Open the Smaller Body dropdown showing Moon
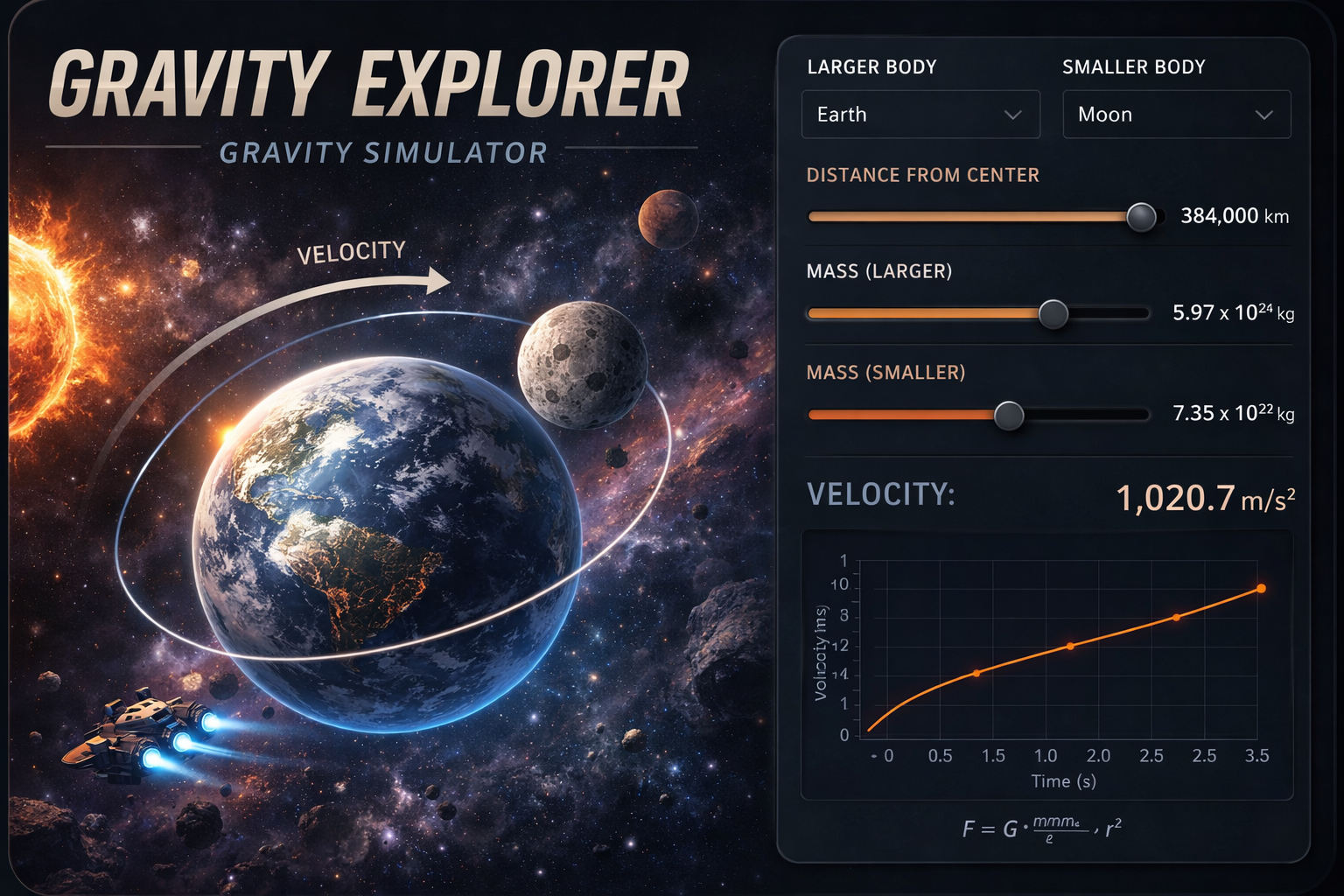Image resolution: width=1344 pixels, height=896 pixels. (1176, 114)
